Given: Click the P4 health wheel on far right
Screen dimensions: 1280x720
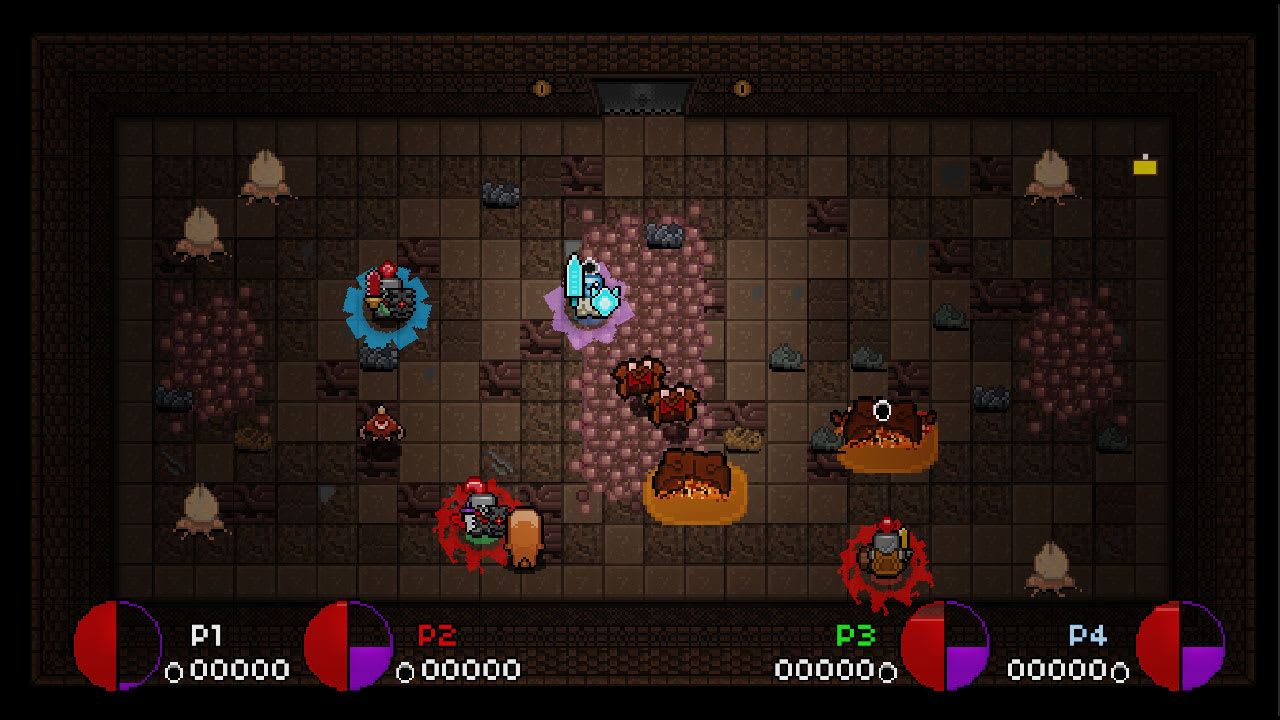Looking at the screenshot, I should click(x=1180, y=645).
